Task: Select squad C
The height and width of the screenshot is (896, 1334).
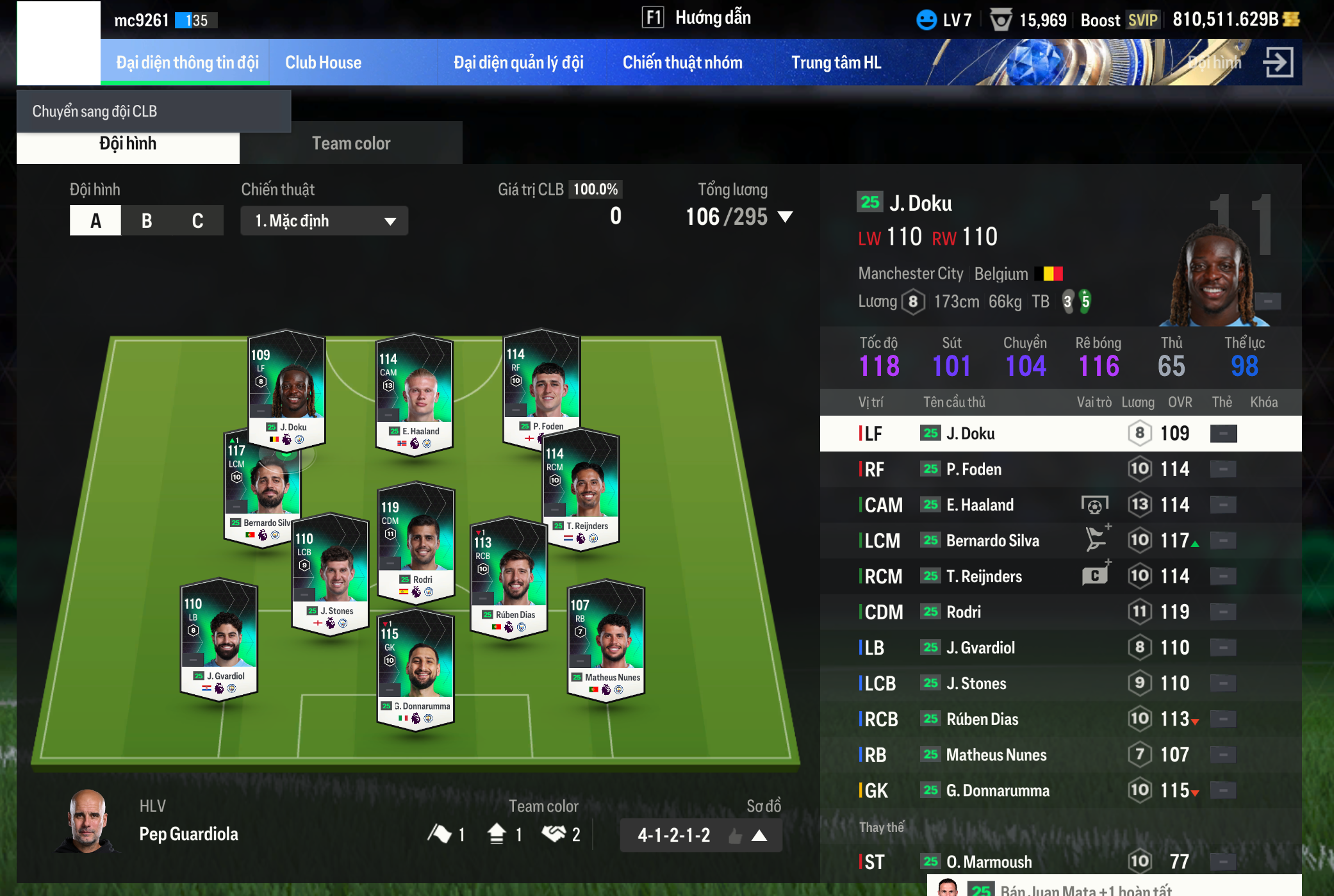Action: tap(197, 221)
